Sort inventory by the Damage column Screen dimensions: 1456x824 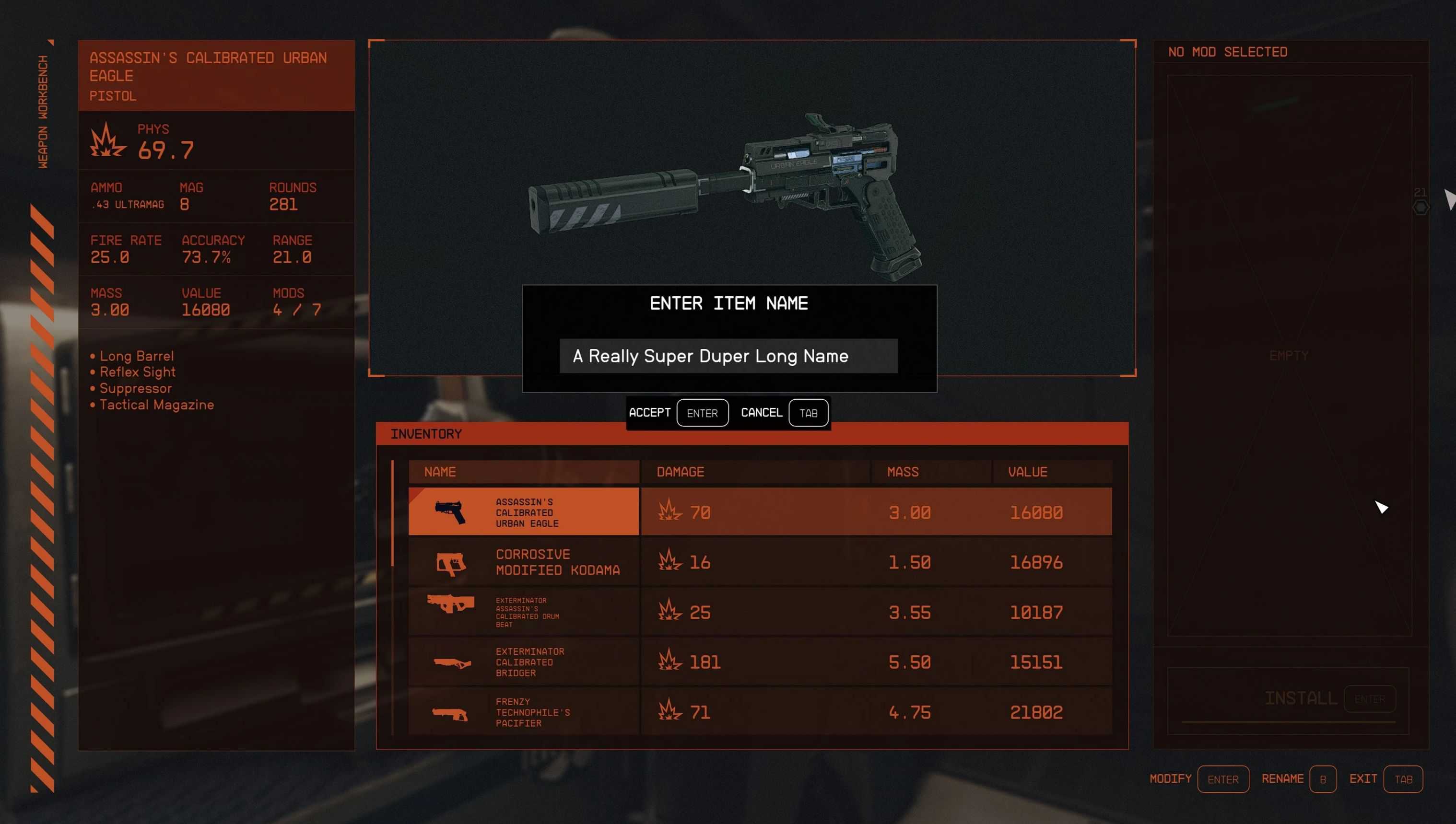click(x=680, y=472)
